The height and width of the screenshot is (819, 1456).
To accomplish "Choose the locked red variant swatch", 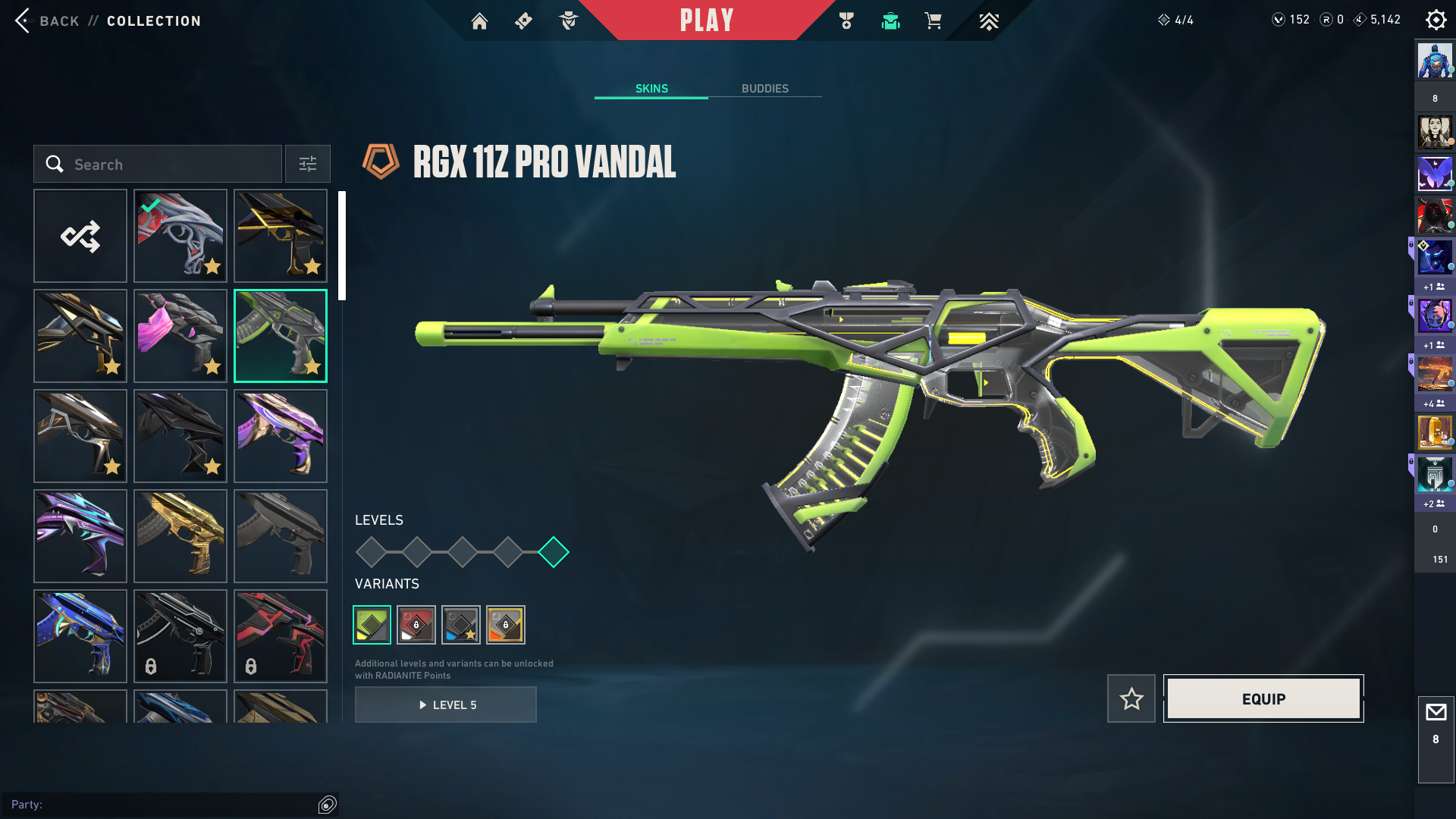I will (x=416, y=625).
